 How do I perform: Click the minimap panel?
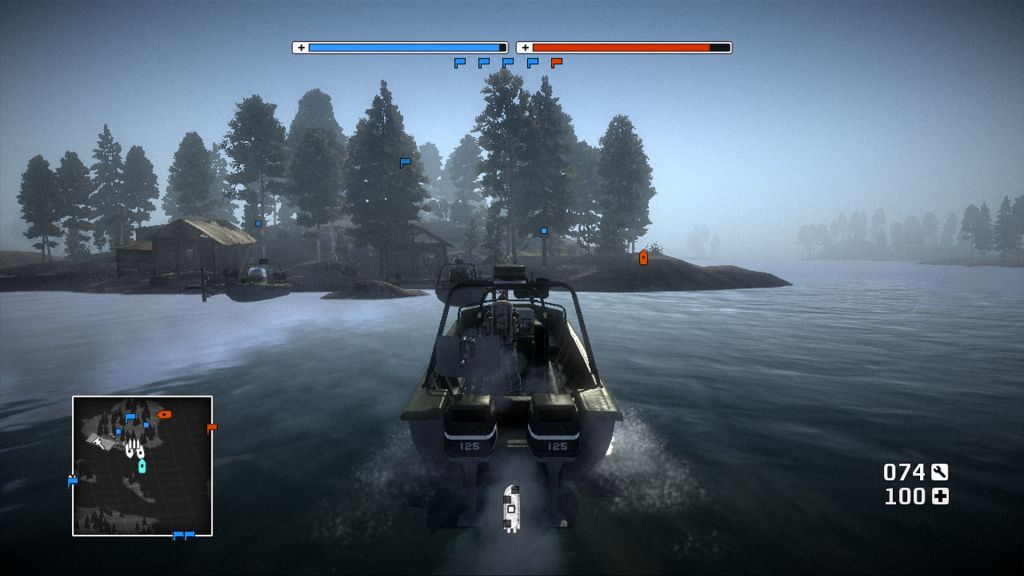pyautogui.click(x=142, y=465)
